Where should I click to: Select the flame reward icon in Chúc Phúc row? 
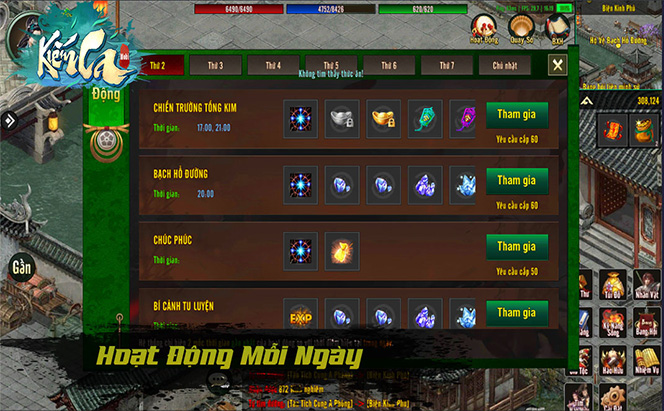click(x=341, y=248)
